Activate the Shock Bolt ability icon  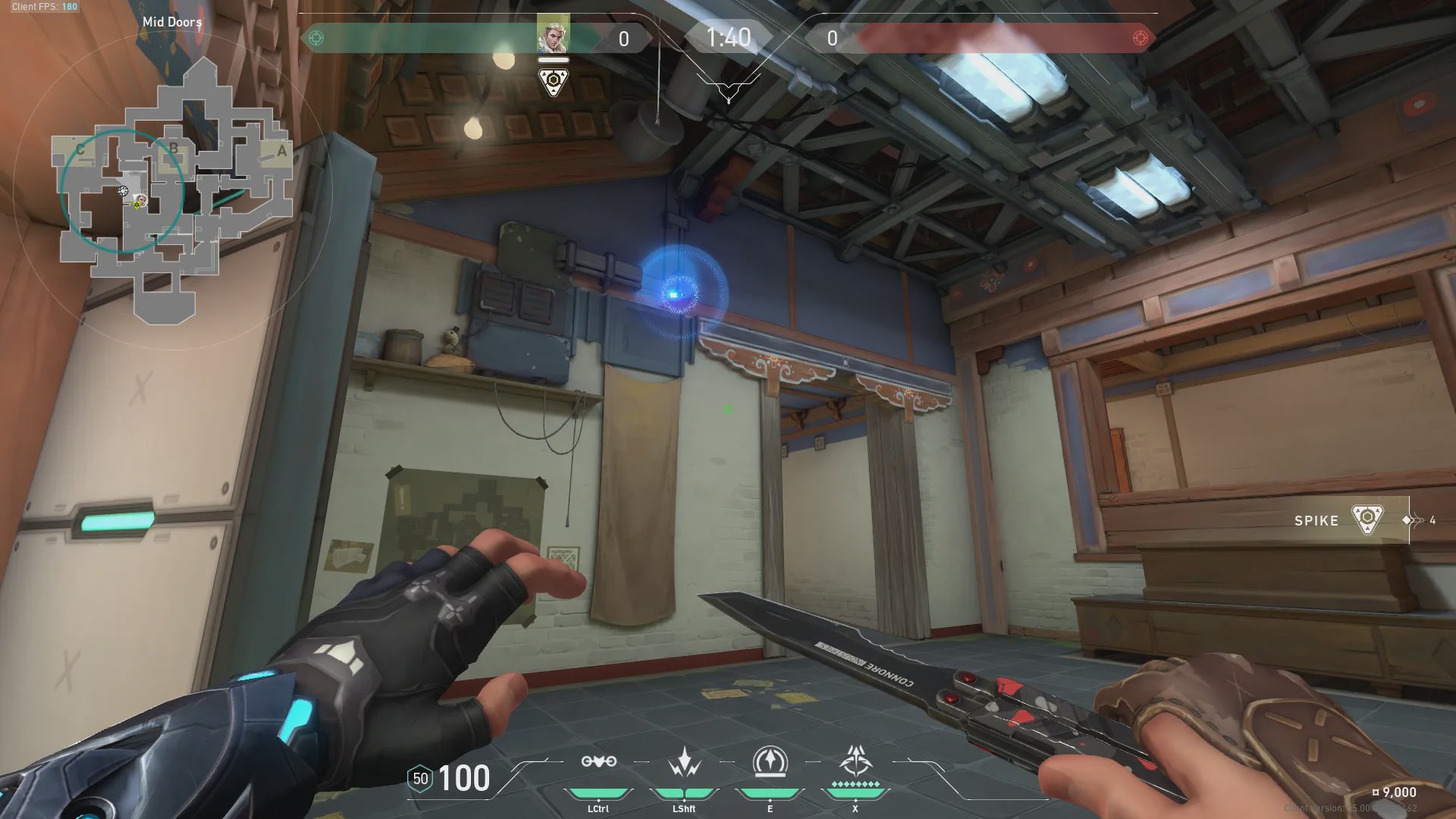pos(684,762)
